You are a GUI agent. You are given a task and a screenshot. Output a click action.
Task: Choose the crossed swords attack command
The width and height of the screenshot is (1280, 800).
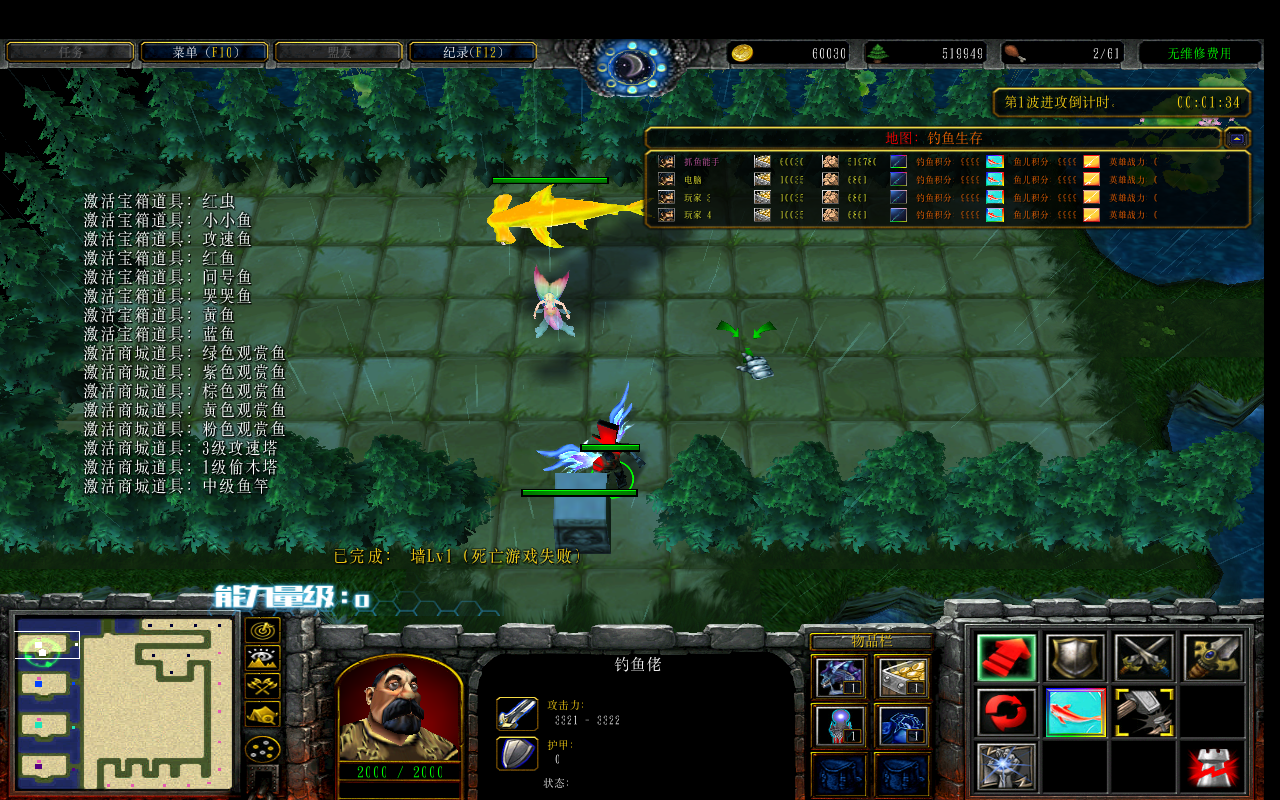(1144, 657)
